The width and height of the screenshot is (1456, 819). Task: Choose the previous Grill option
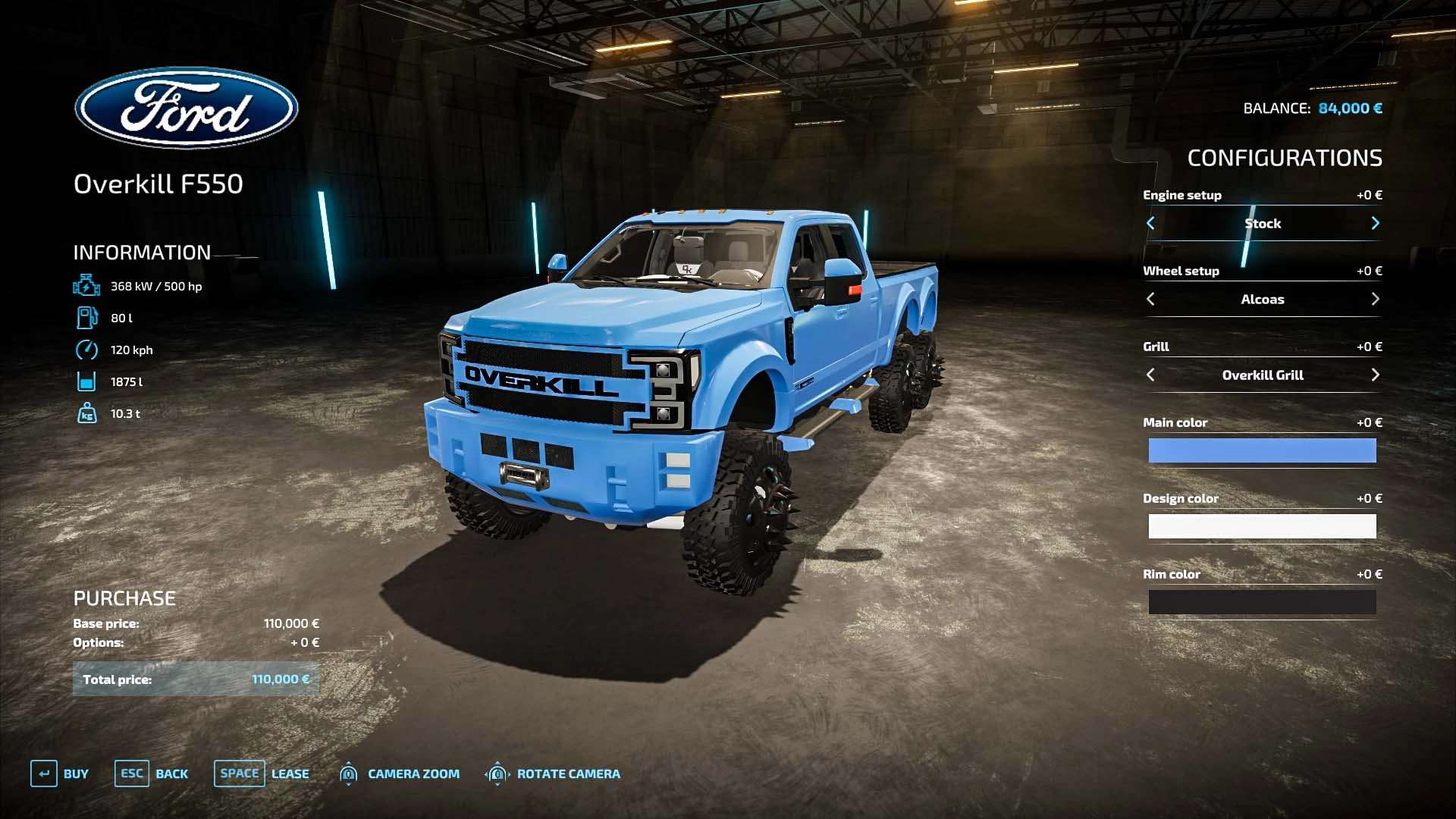point(1150,375)
